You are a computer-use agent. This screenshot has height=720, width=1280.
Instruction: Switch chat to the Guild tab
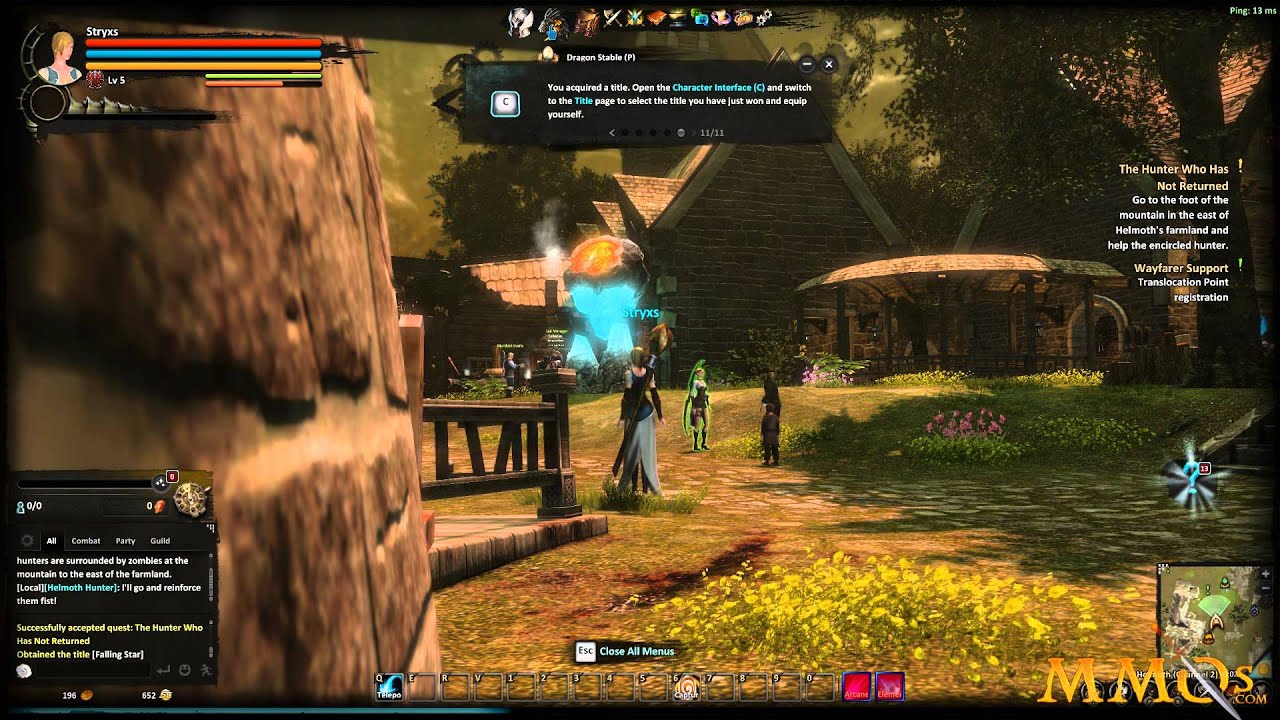coord(160,541)
